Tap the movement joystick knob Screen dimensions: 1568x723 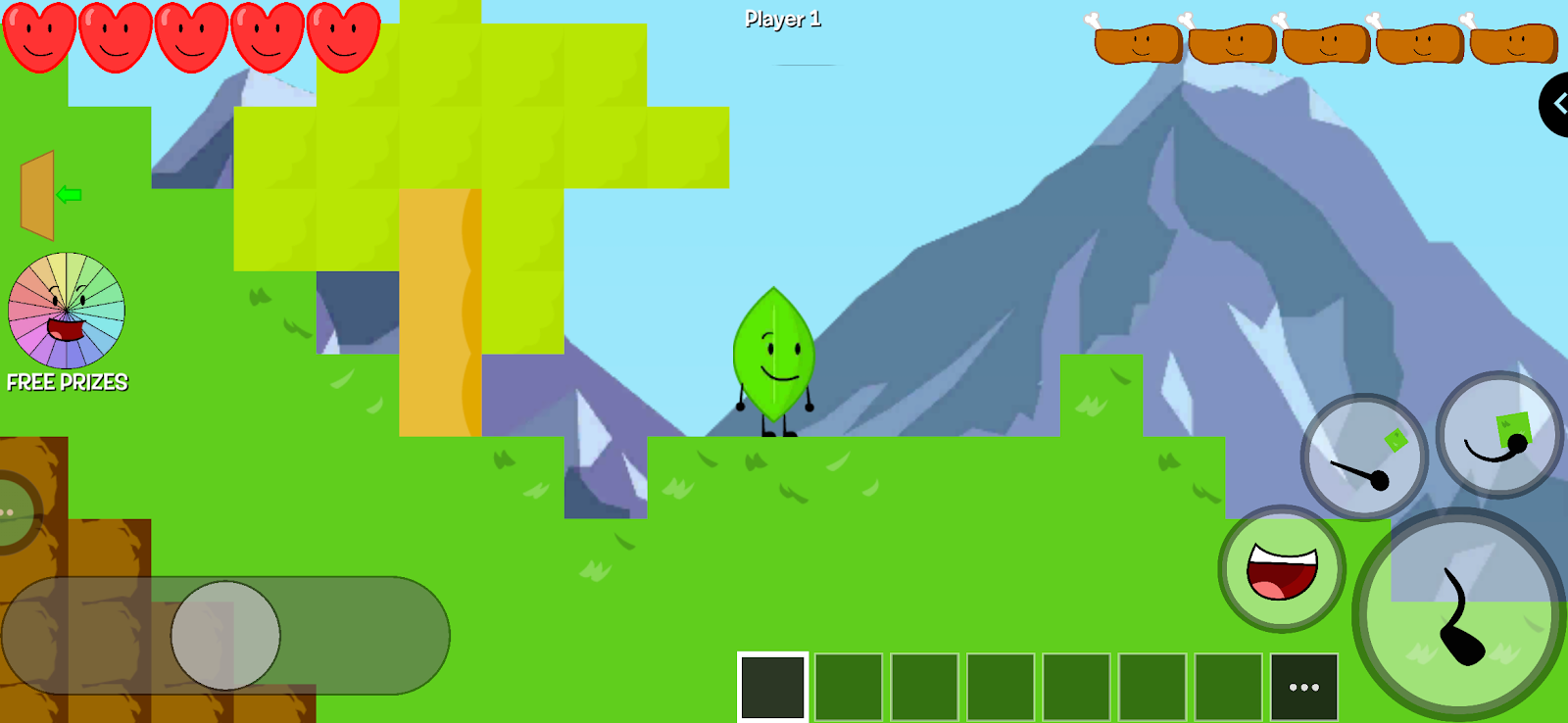(x=225, y=636)
